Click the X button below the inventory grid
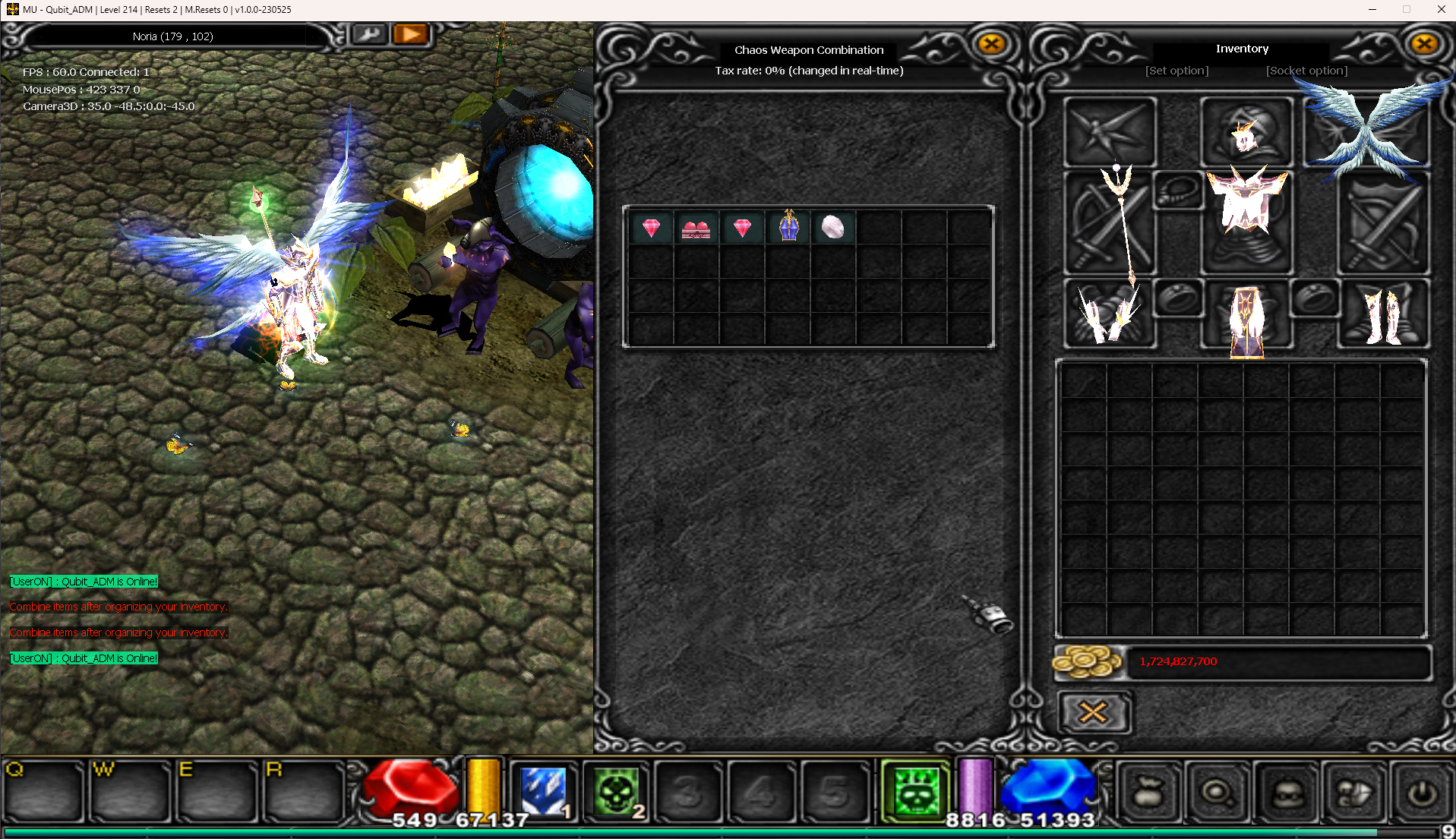Image resolution: width=1456 pixels, height=839 pixels. coord(1093,712)
